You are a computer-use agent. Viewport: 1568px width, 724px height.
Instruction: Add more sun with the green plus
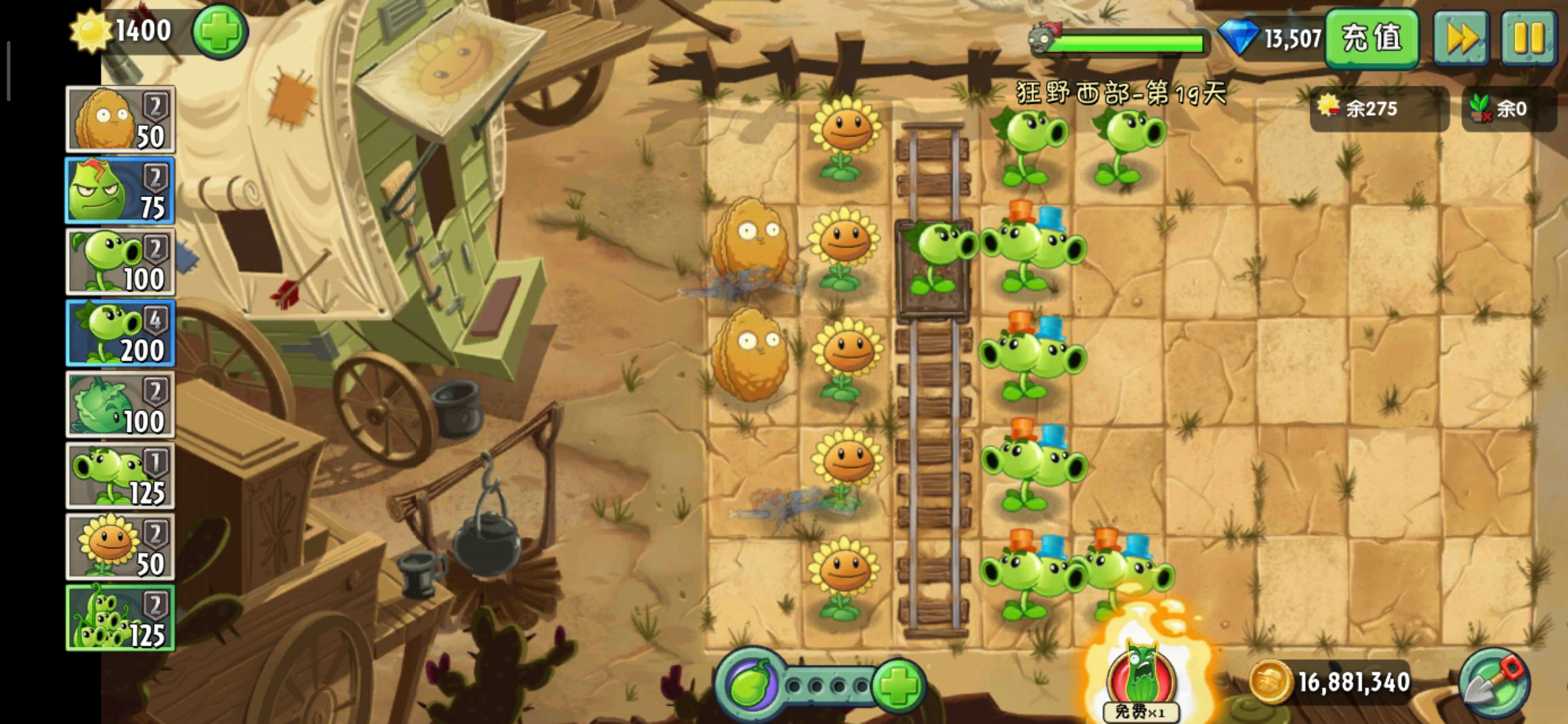(220, 32)
